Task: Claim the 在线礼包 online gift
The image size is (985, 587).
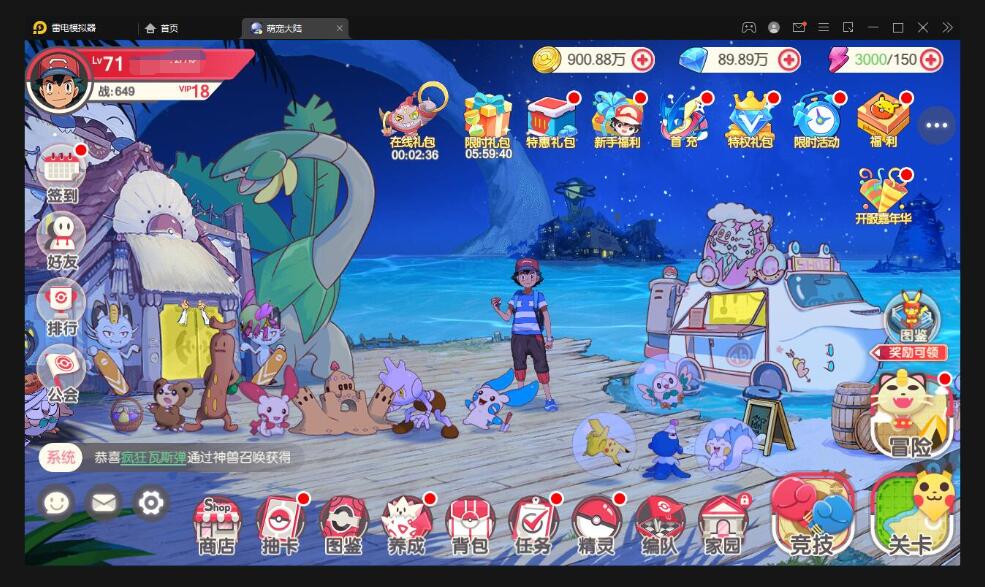Action: [414, 118]
